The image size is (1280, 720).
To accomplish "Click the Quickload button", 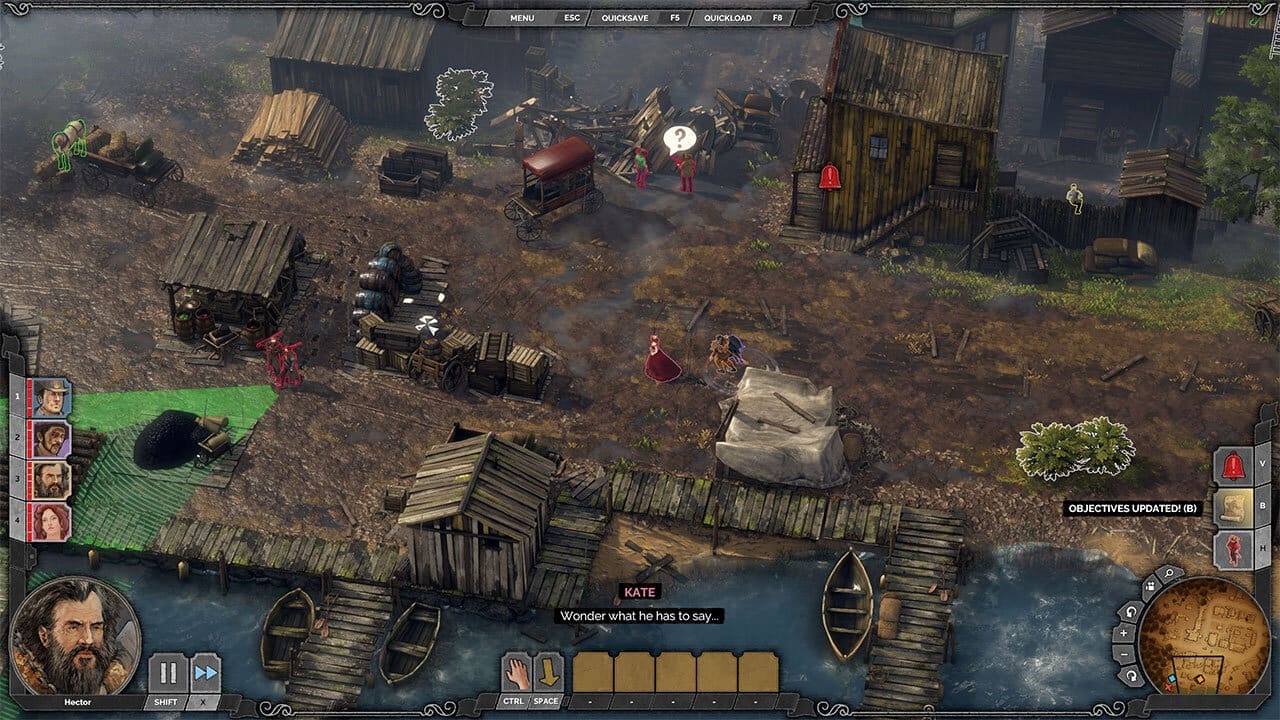I will (x=727, y=18).
